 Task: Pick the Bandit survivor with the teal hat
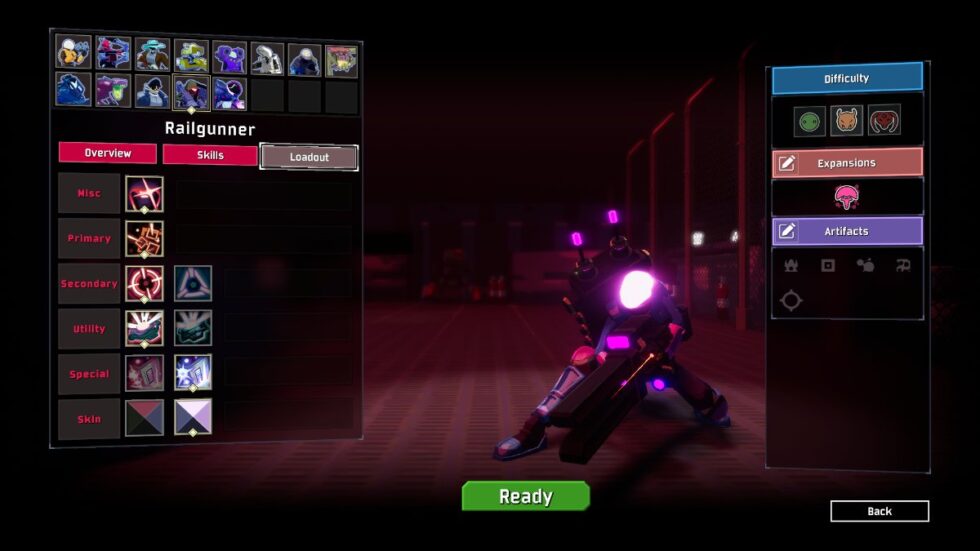click(x=151, y=54)
